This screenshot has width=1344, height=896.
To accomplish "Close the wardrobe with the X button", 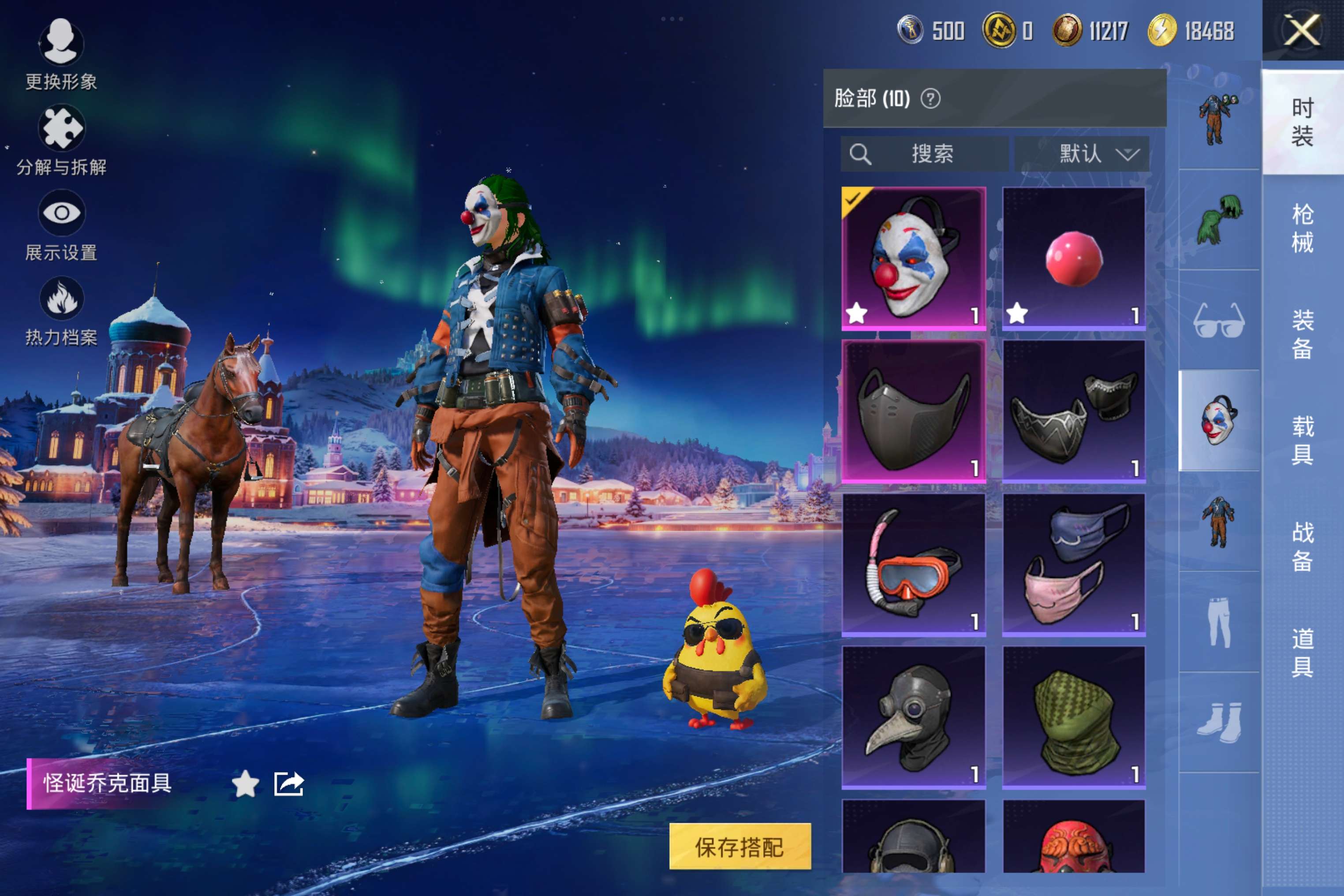I will tap(1302, 30).
